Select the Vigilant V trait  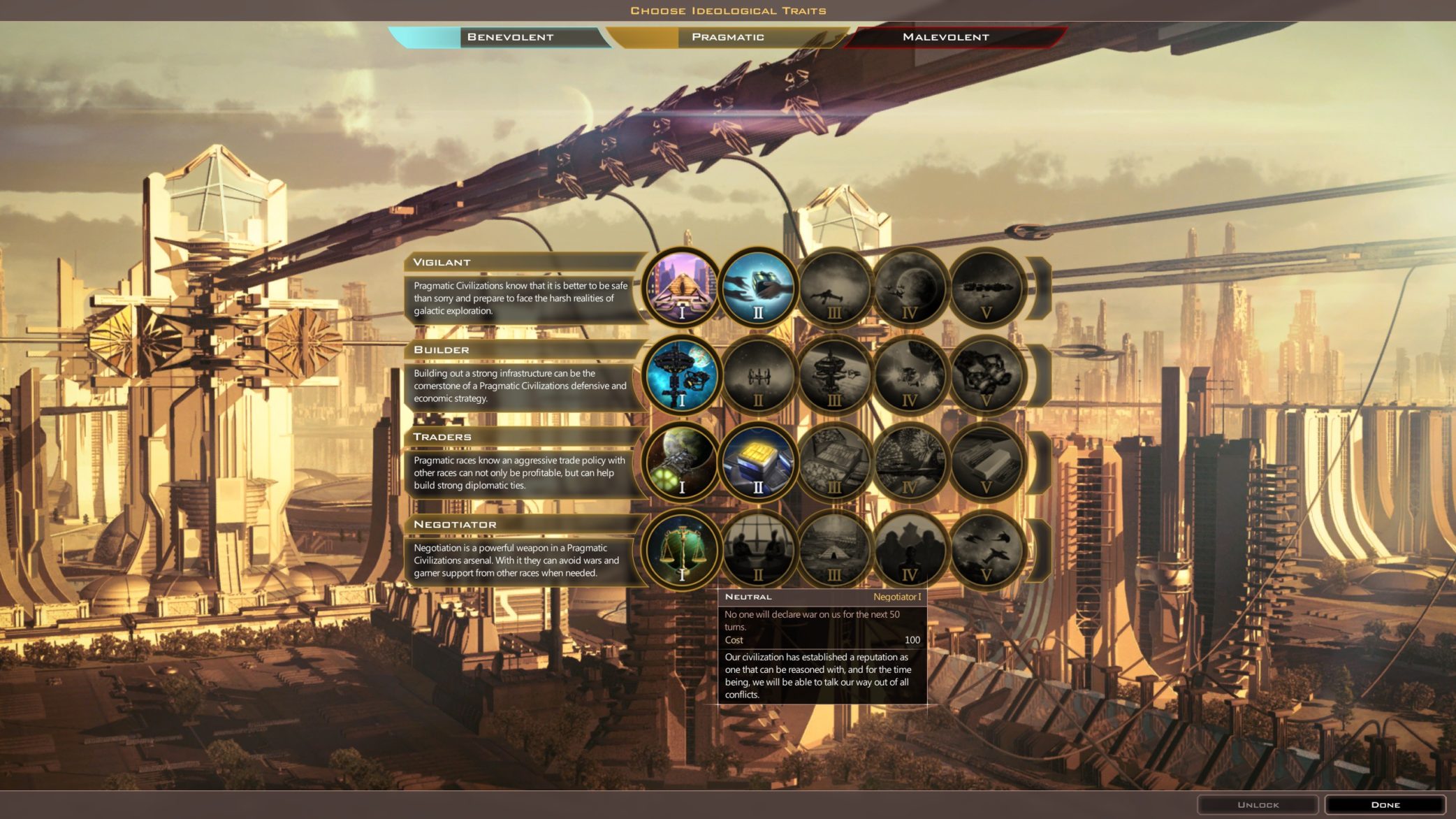tap(986, 287)
